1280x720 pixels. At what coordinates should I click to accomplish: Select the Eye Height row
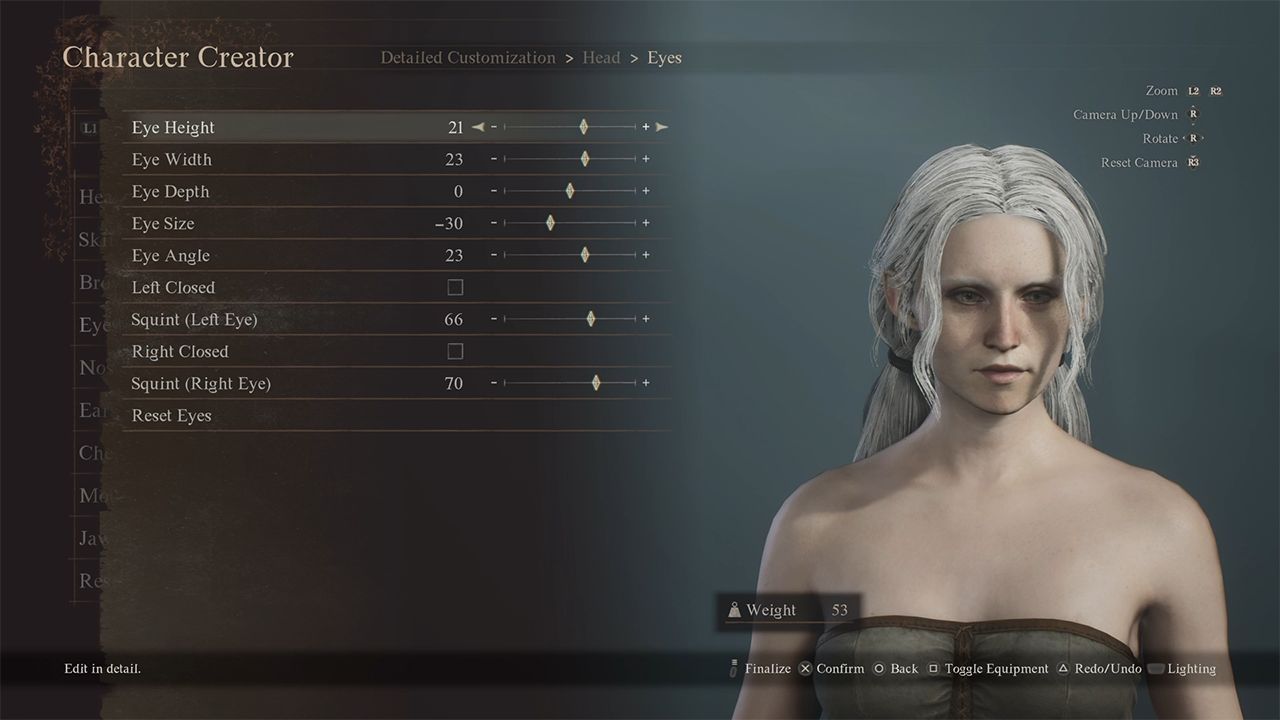click(173, 127)
